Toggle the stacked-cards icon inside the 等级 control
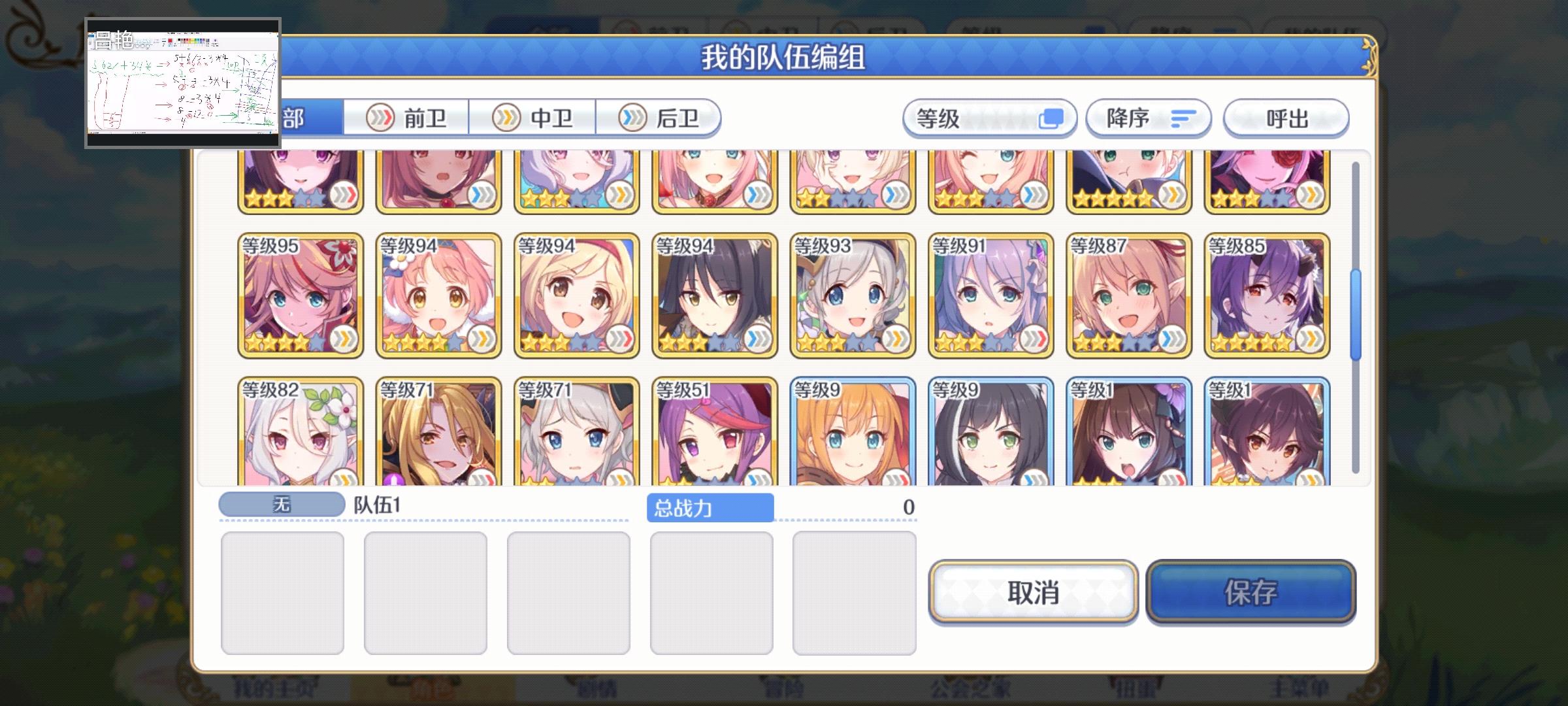The width and height of the screenshot is (1568, 706). point(1054,118)
